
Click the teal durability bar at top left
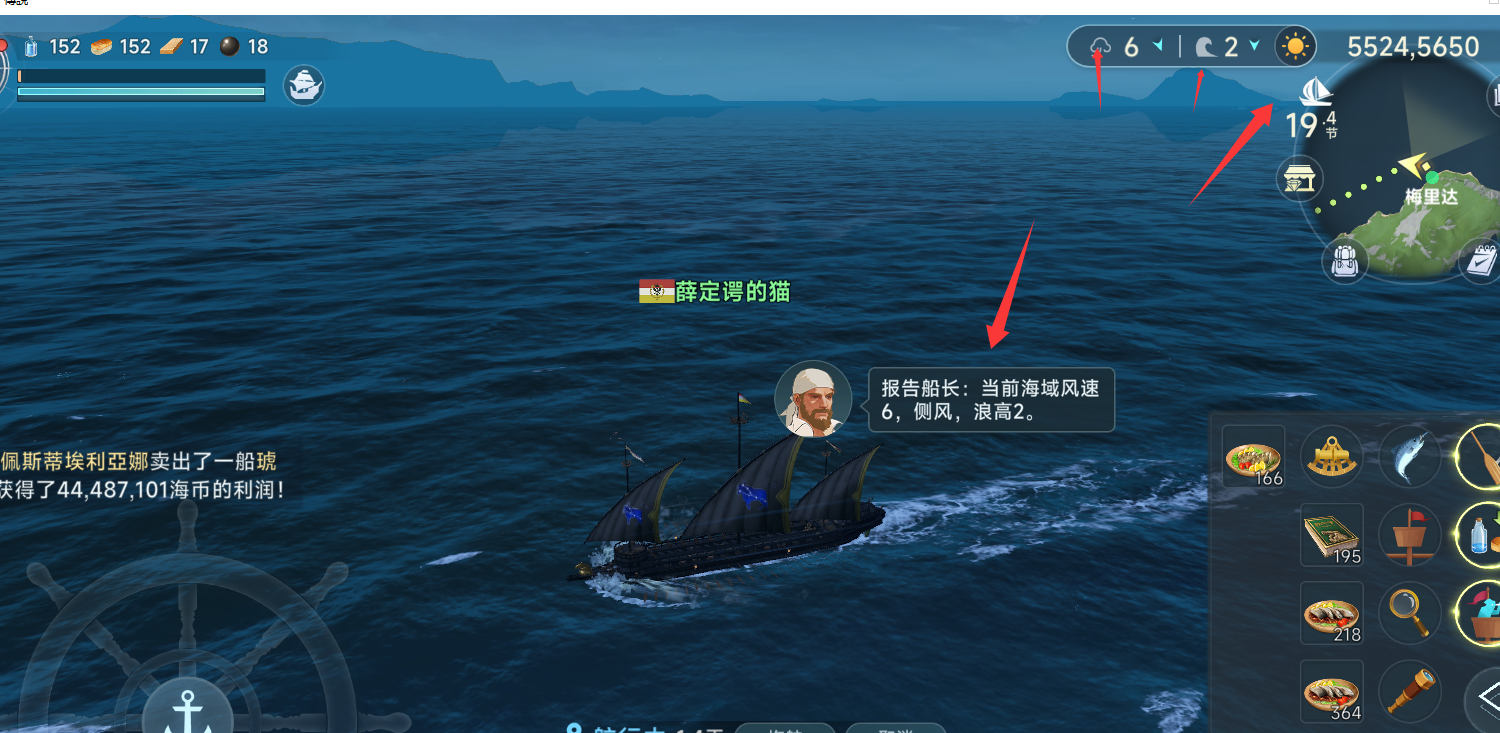[140, 92]
